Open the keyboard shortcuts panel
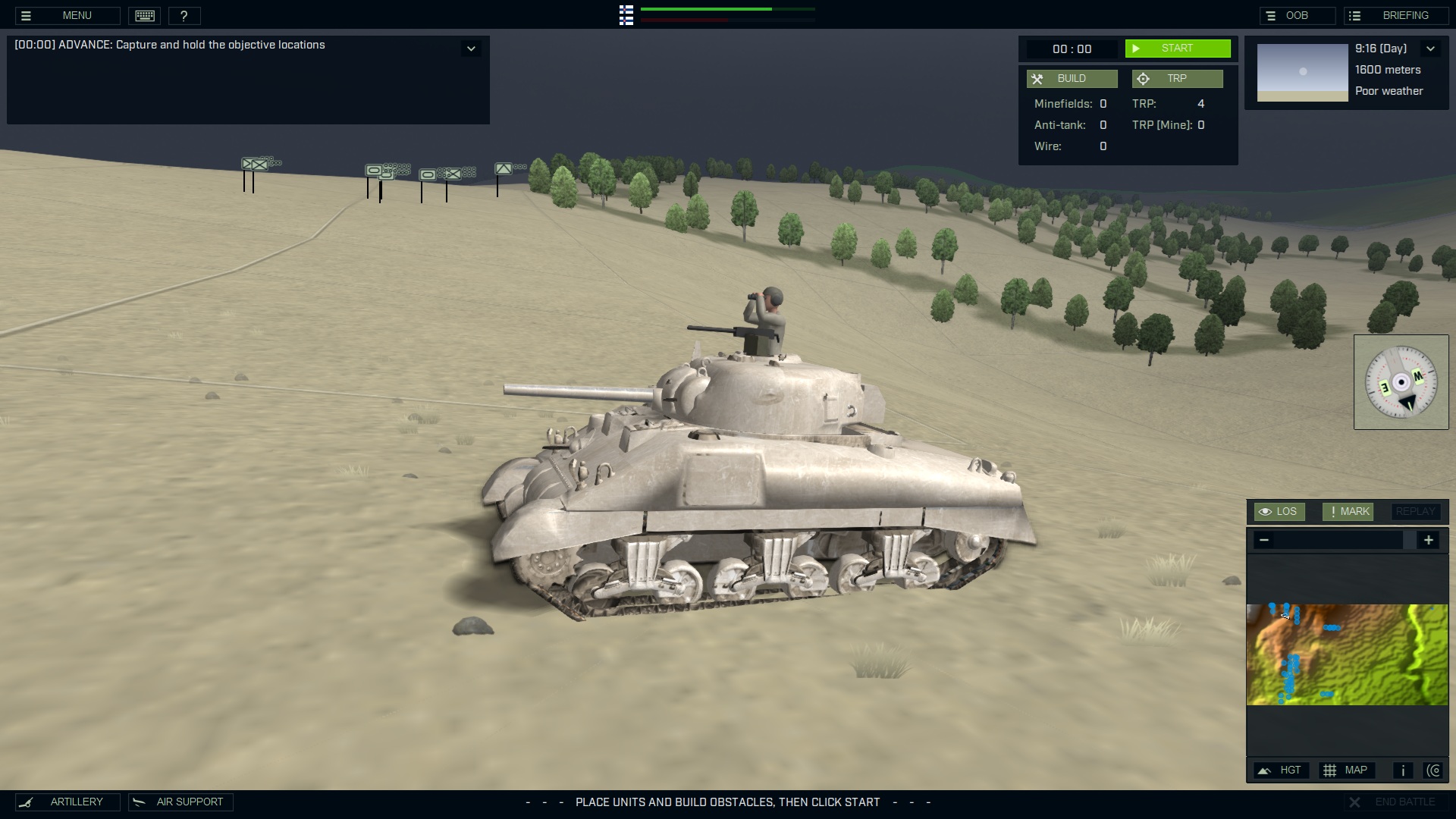This screenshot has height=819, width=1456. [x=145, y=15]
